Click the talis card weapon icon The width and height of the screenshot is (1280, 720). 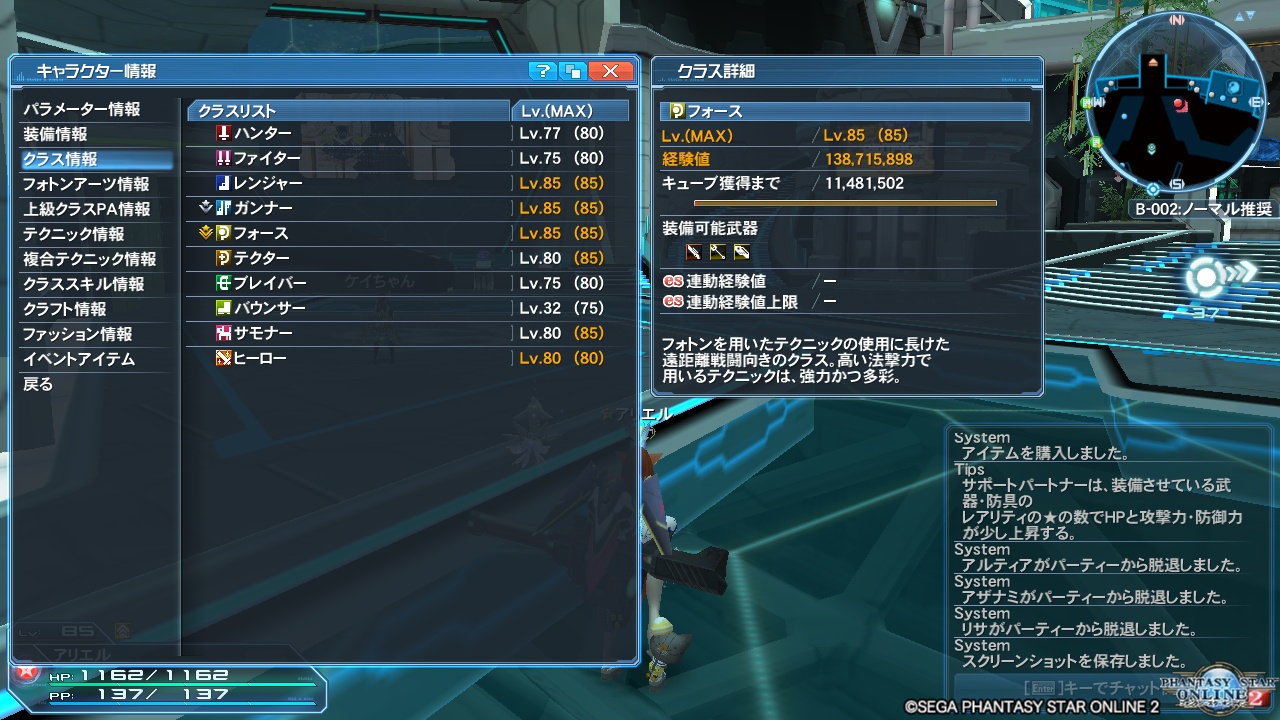[740, 253]
